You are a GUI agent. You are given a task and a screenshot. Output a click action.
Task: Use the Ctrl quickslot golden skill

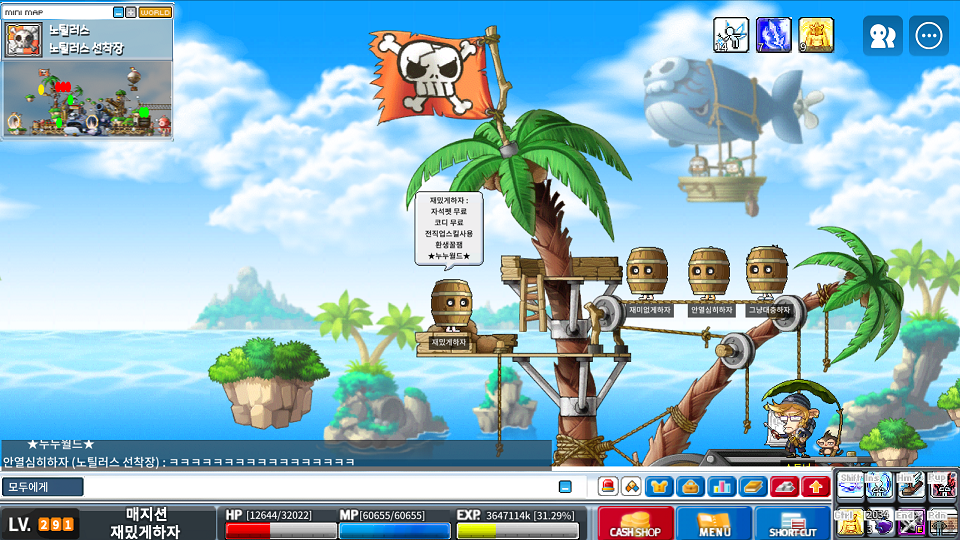849,521
